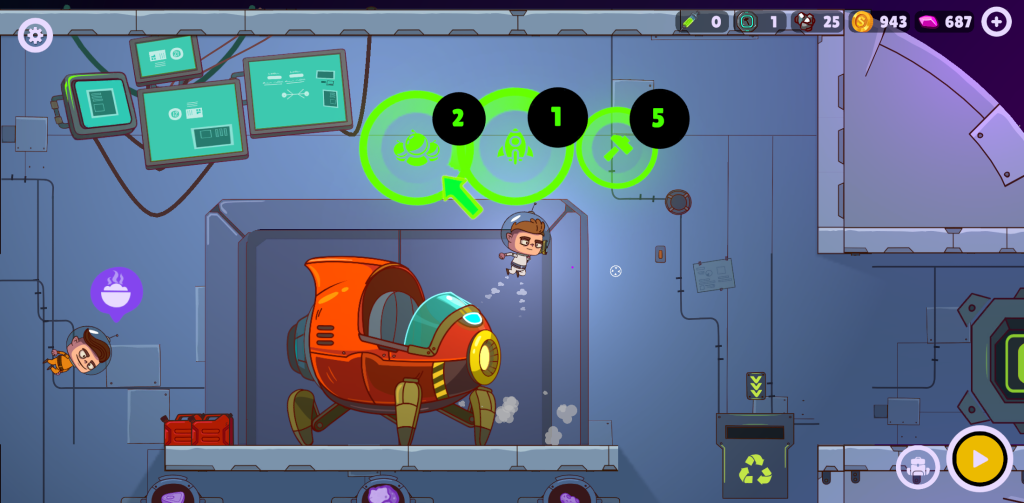
Task: Start the mission with the yellow play button
Action: (979, 459)
